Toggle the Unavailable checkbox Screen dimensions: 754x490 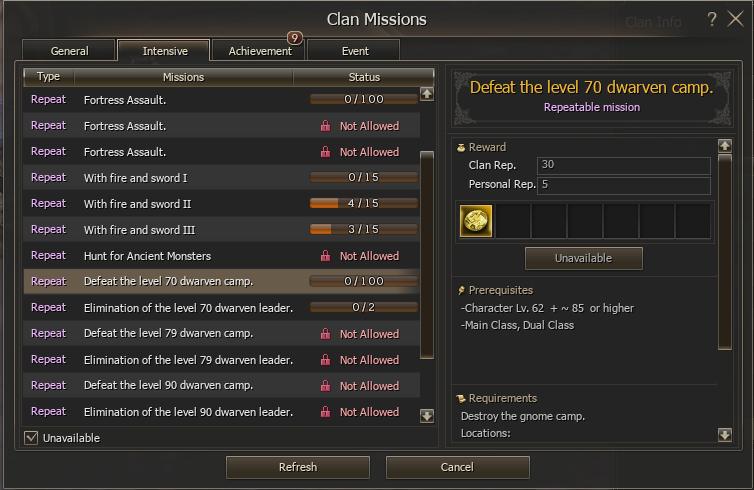click(x=31, y=437)
